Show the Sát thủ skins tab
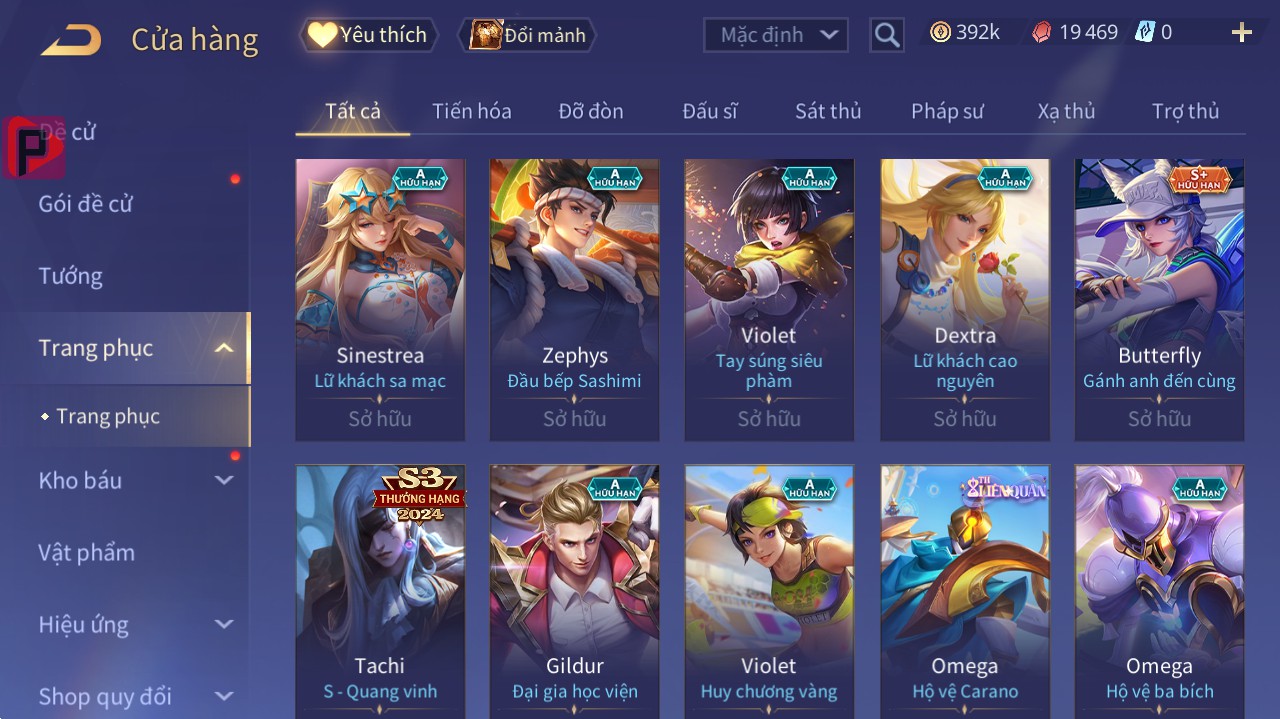 coord(828,111)
